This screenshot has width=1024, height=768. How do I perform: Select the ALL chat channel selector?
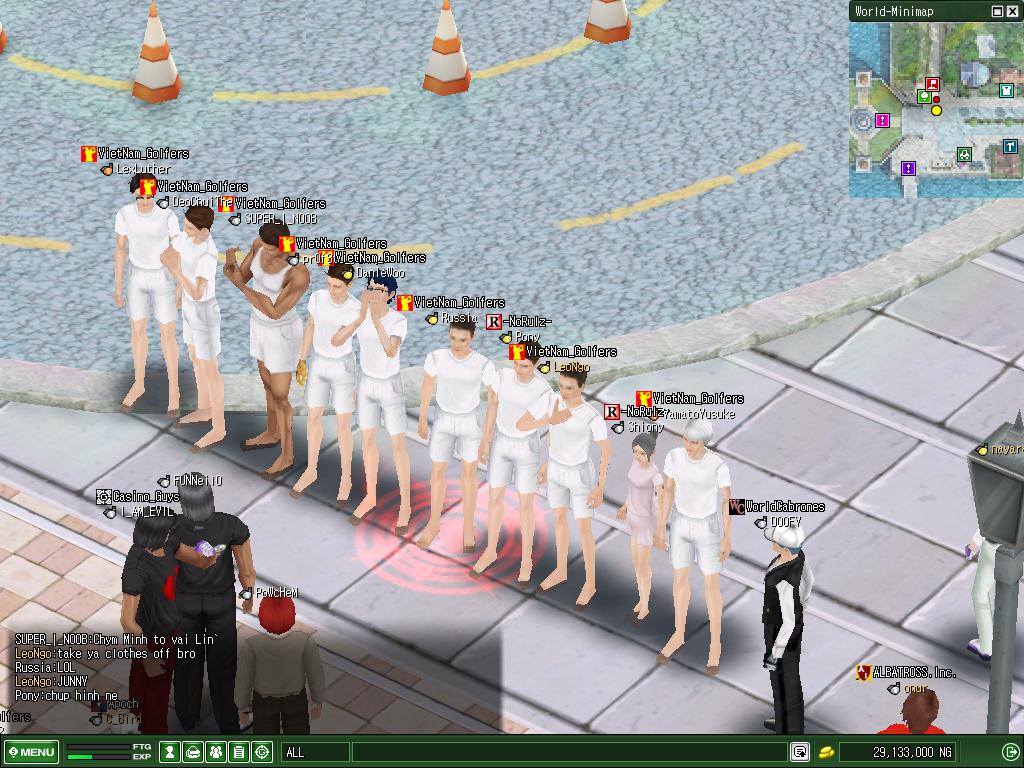(x=313, y=752)
